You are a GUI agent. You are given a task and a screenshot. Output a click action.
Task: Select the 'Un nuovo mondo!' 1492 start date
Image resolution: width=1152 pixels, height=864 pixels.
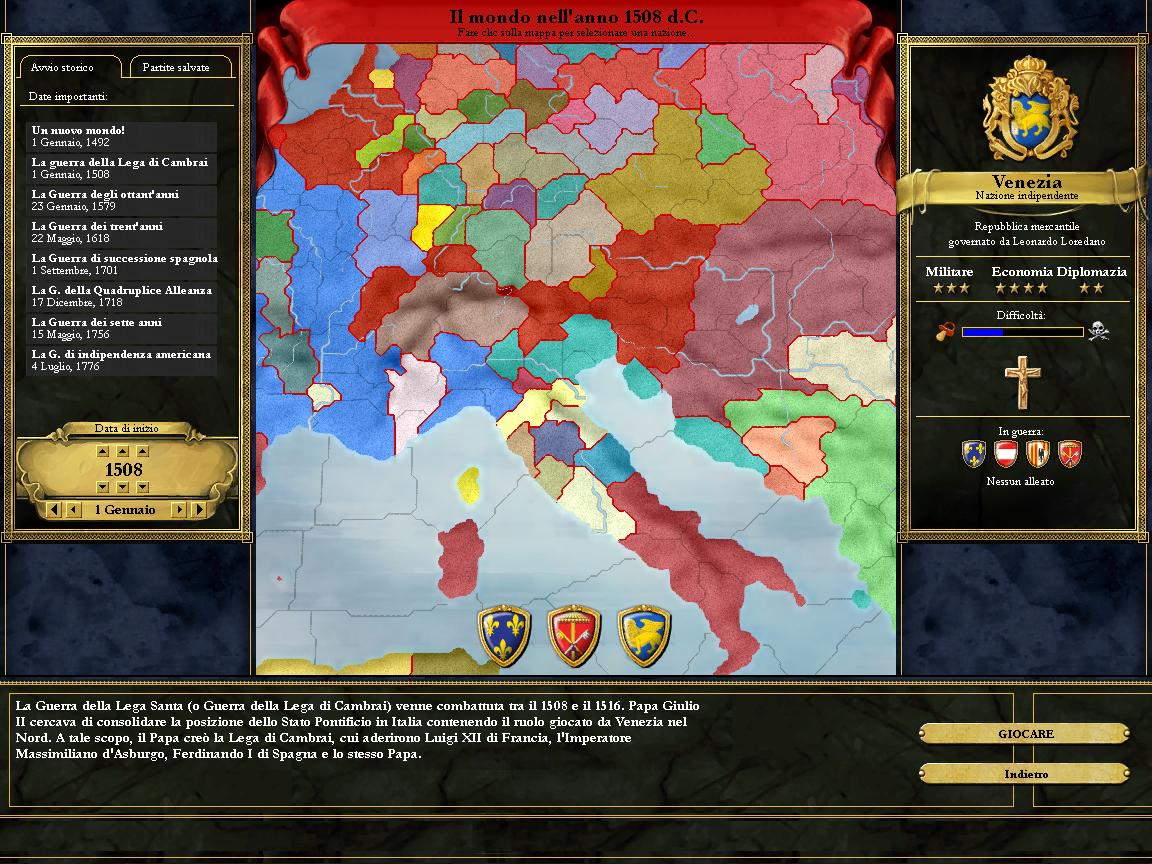click(x=121, y=136)
